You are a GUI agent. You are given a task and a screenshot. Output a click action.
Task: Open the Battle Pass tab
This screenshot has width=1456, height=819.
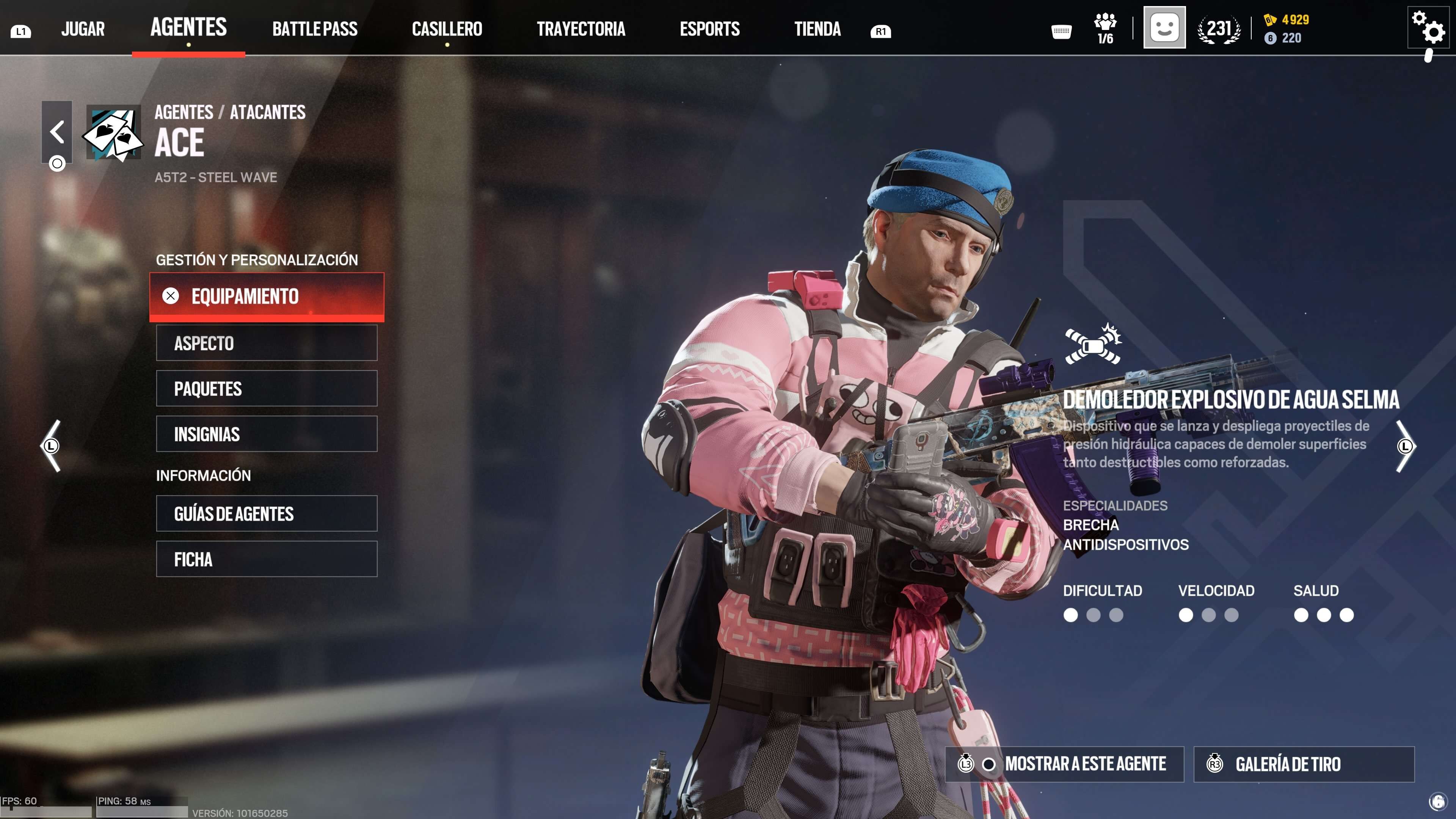(x=315, y=29)
